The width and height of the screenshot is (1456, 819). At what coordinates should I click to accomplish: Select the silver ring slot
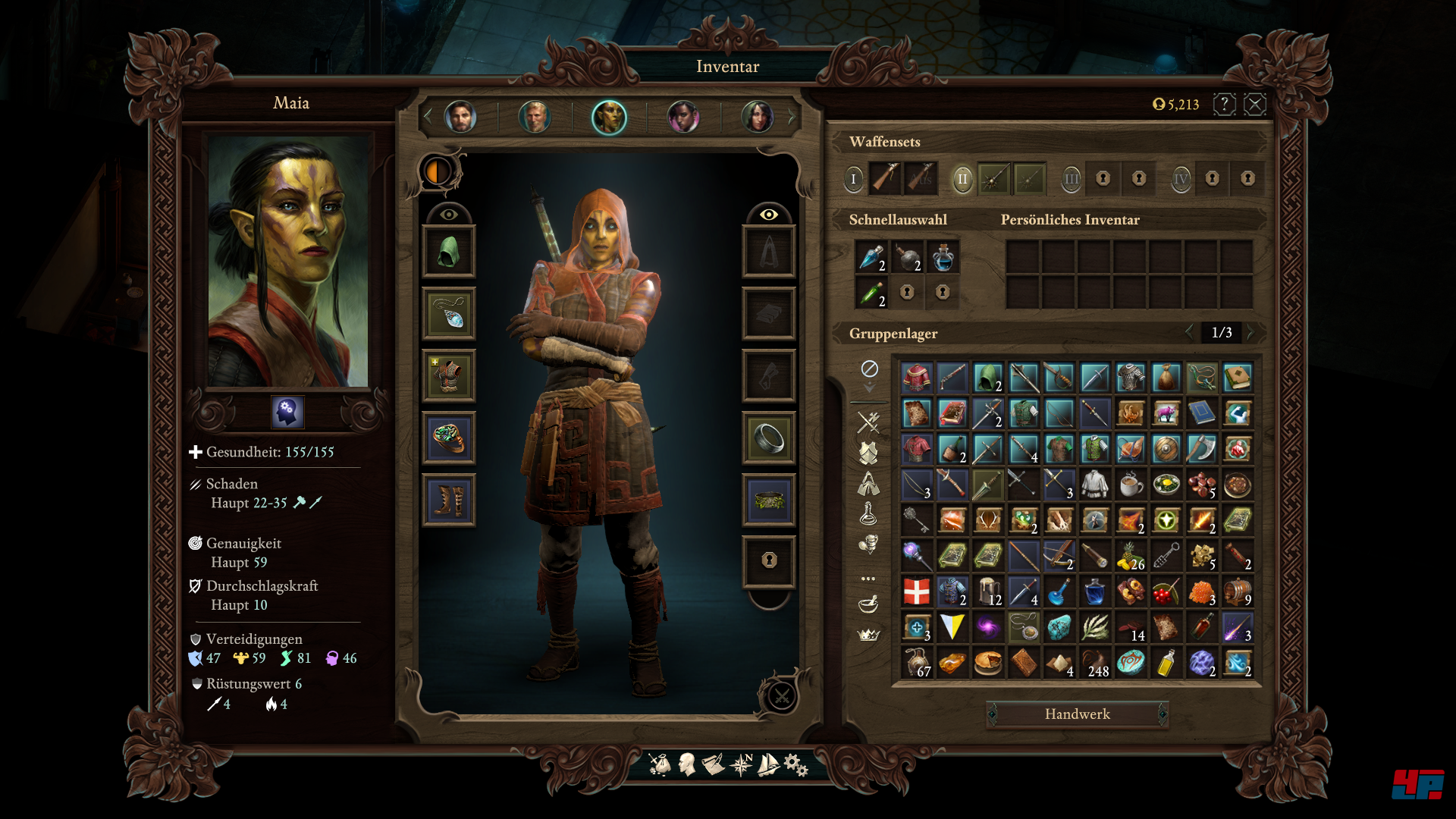click(768, 438)
